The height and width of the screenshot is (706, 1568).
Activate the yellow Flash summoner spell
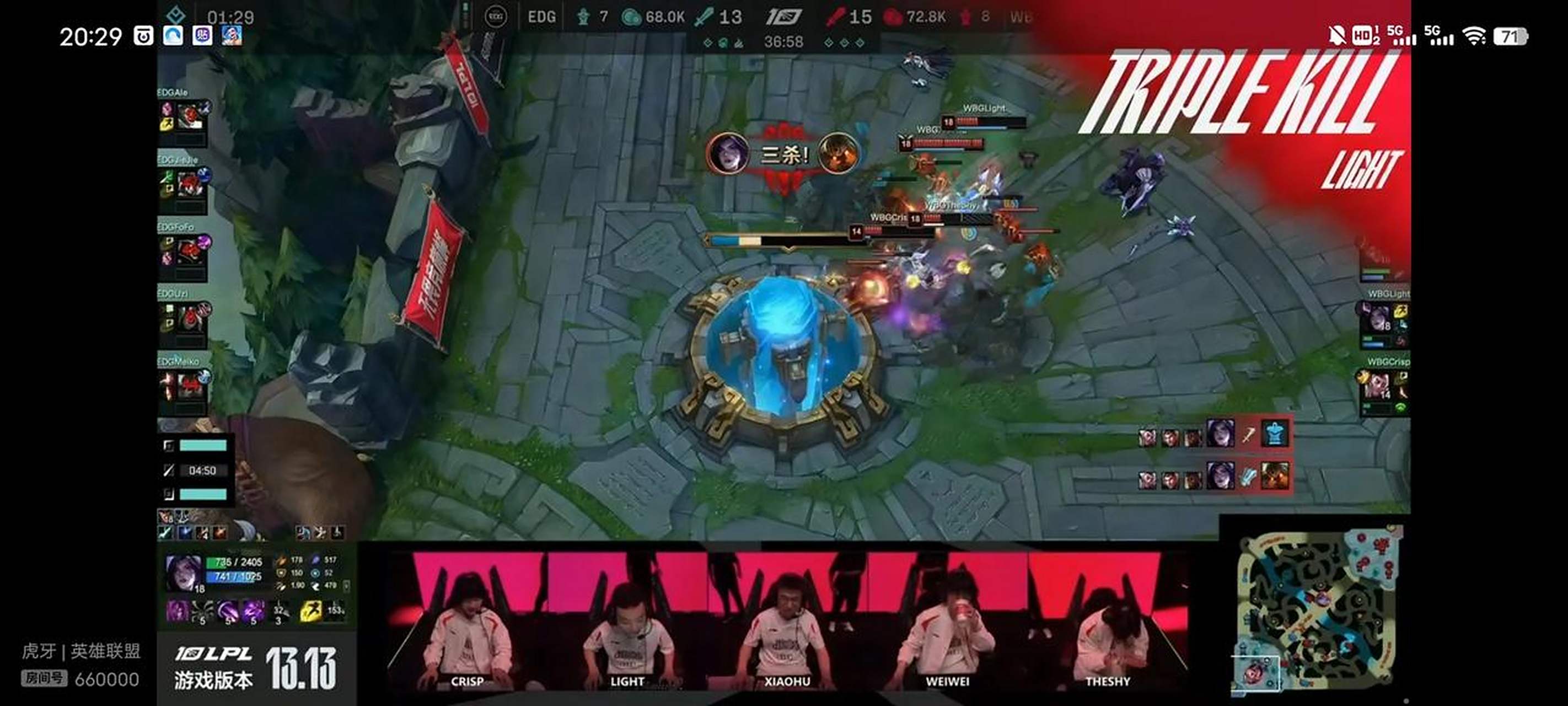click(310, 611)
